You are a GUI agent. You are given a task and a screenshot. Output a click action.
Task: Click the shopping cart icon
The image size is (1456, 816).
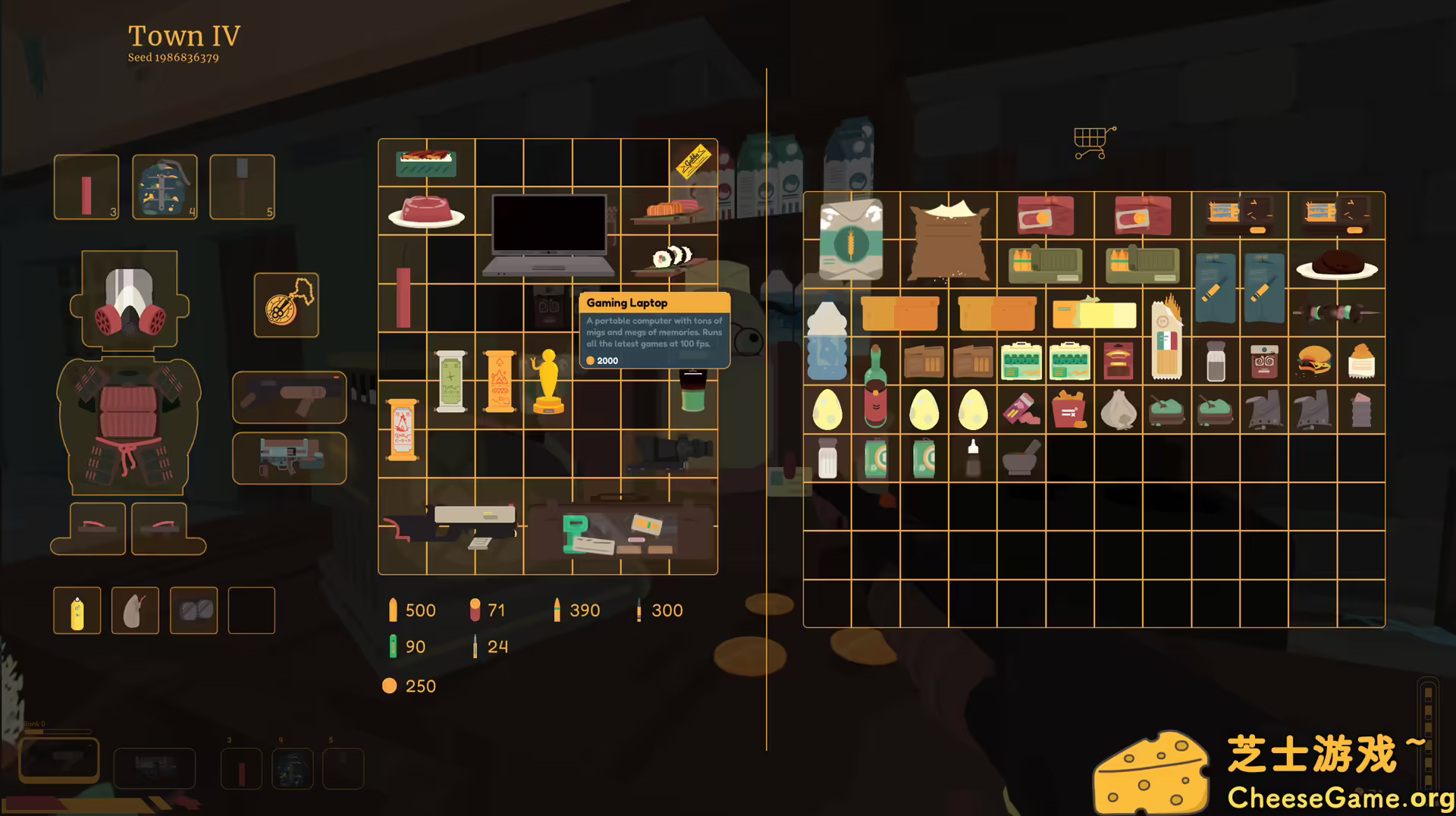pos(1093,143)
